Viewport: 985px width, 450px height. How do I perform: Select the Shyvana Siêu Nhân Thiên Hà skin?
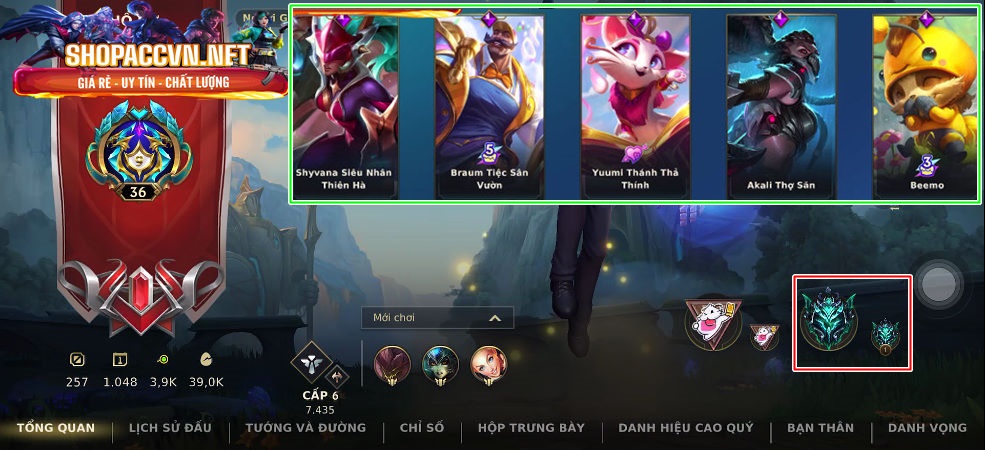345,105
